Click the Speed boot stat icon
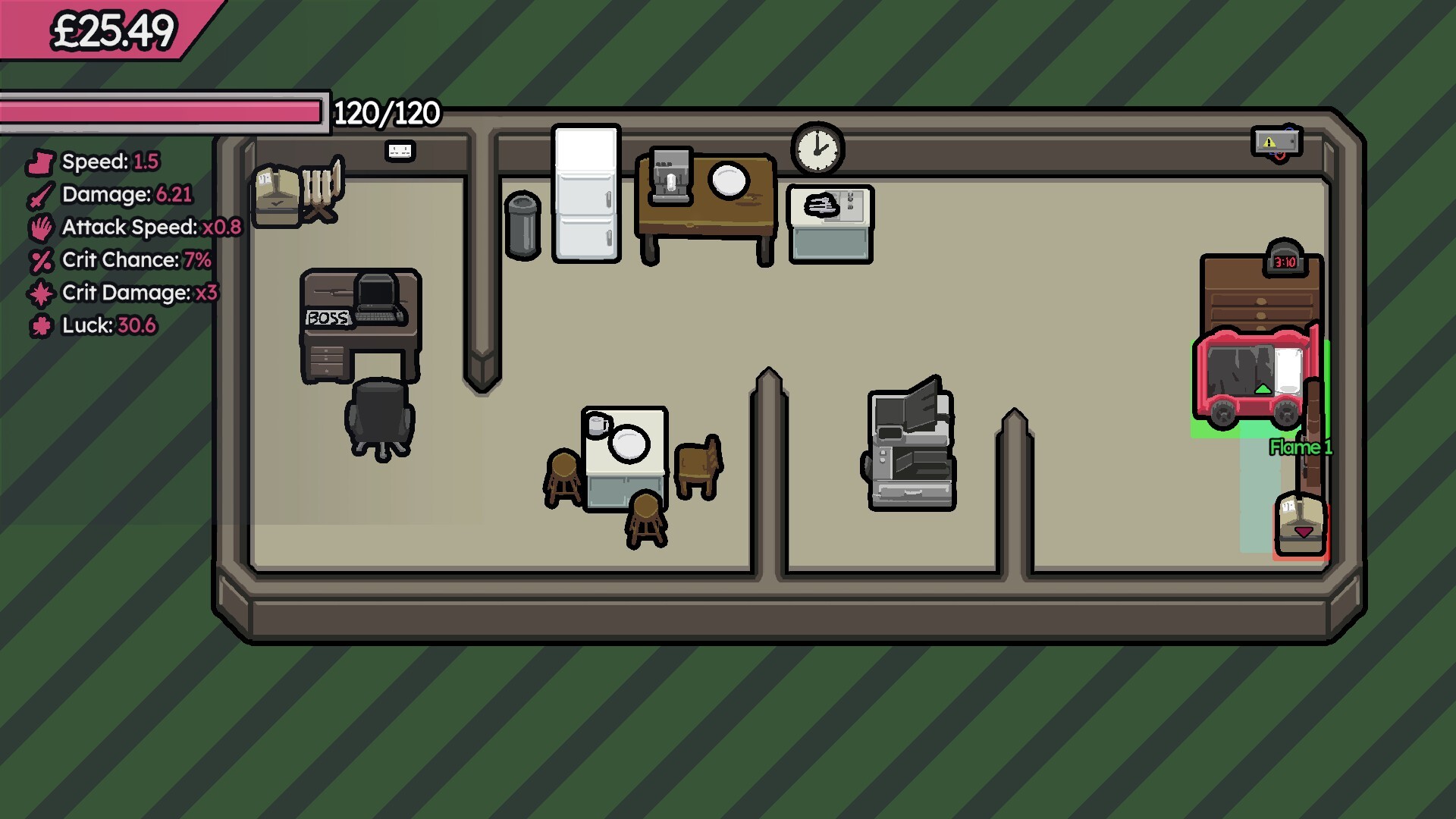The height and width of the screenshot is (819, 1456). [41, 162]
